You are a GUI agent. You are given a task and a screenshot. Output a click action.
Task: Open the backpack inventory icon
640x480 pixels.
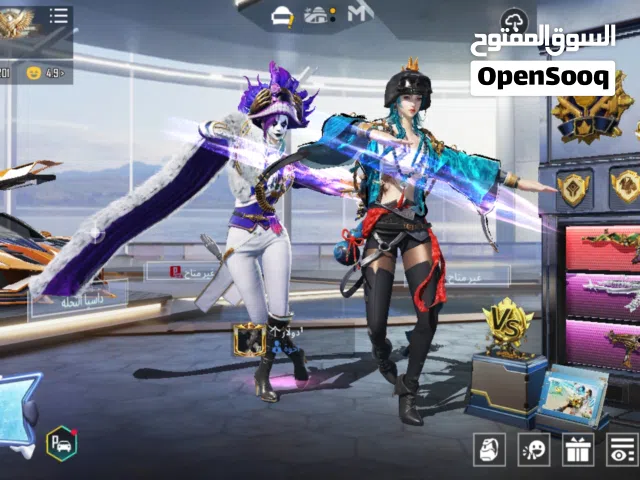click(x=490, y=450)
